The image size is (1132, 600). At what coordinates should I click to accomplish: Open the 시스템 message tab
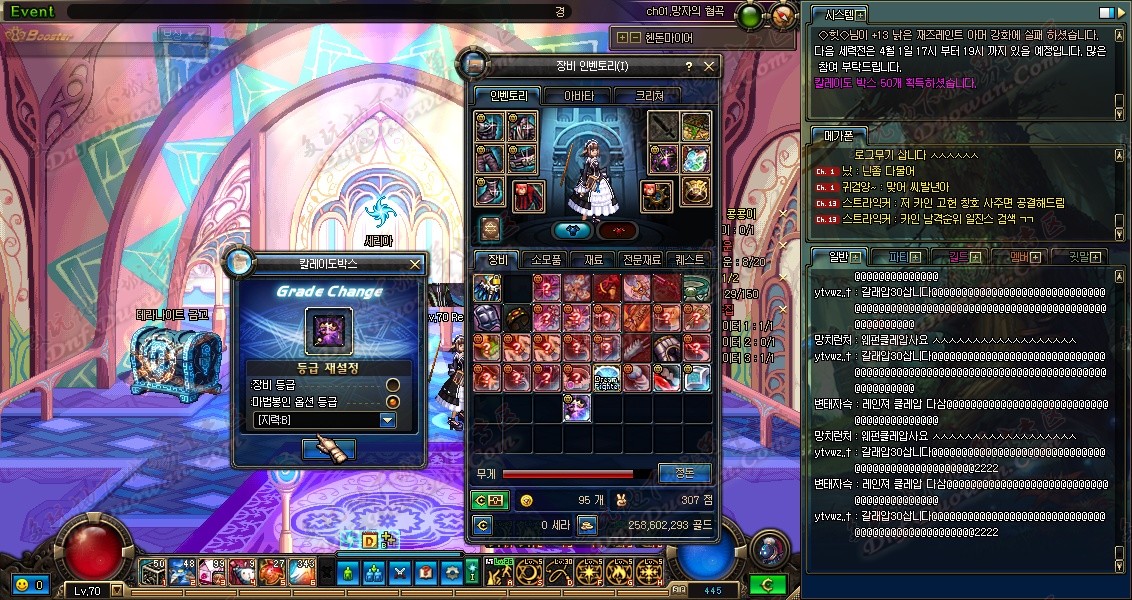pos(834,15)
